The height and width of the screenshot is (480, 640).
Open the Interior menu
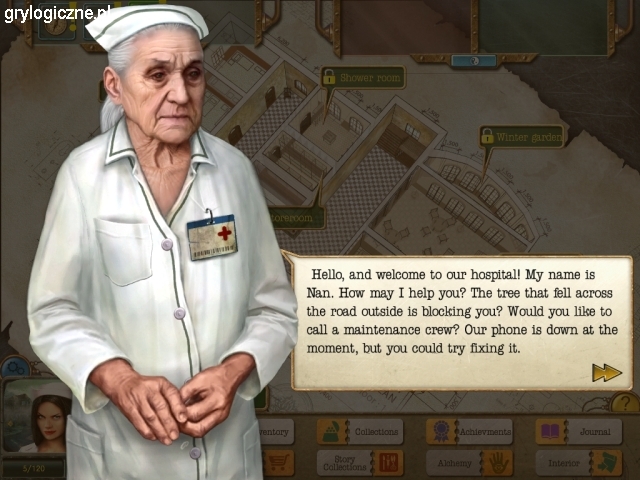coord(579,462)
